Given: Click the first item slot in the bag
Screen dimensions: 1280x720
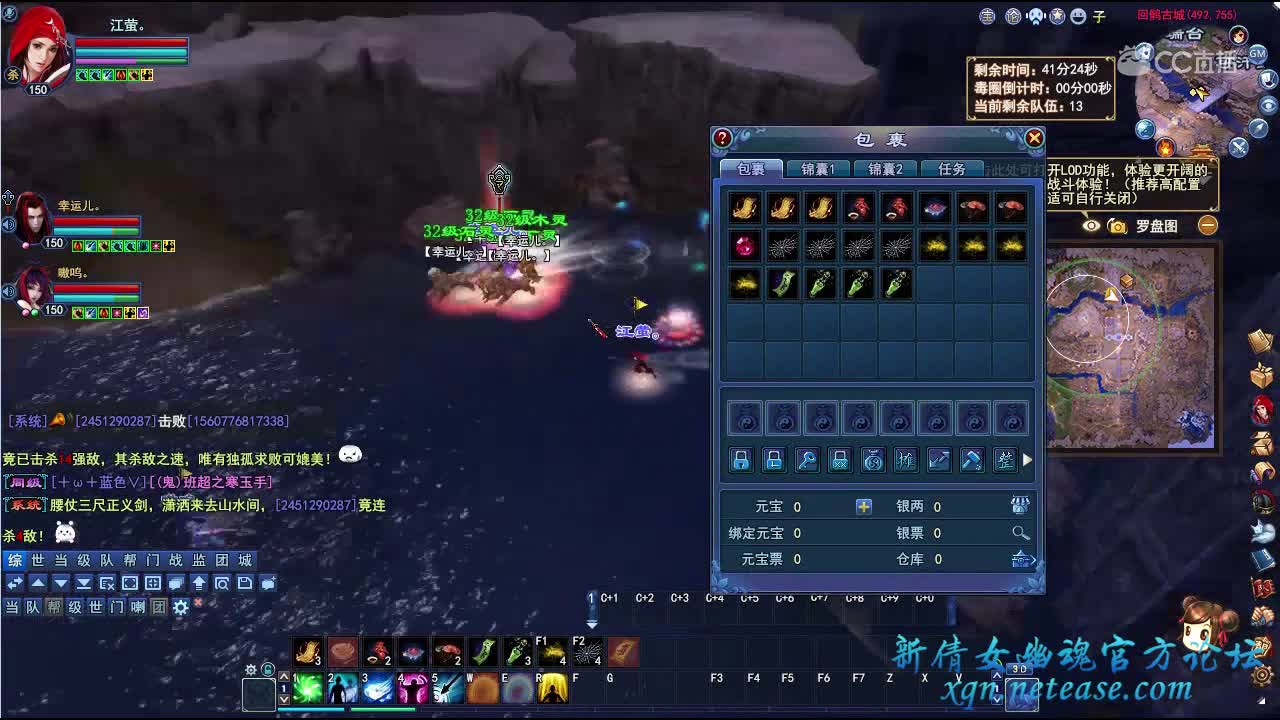Looking at the screenshot, I should tap(744, 206).
